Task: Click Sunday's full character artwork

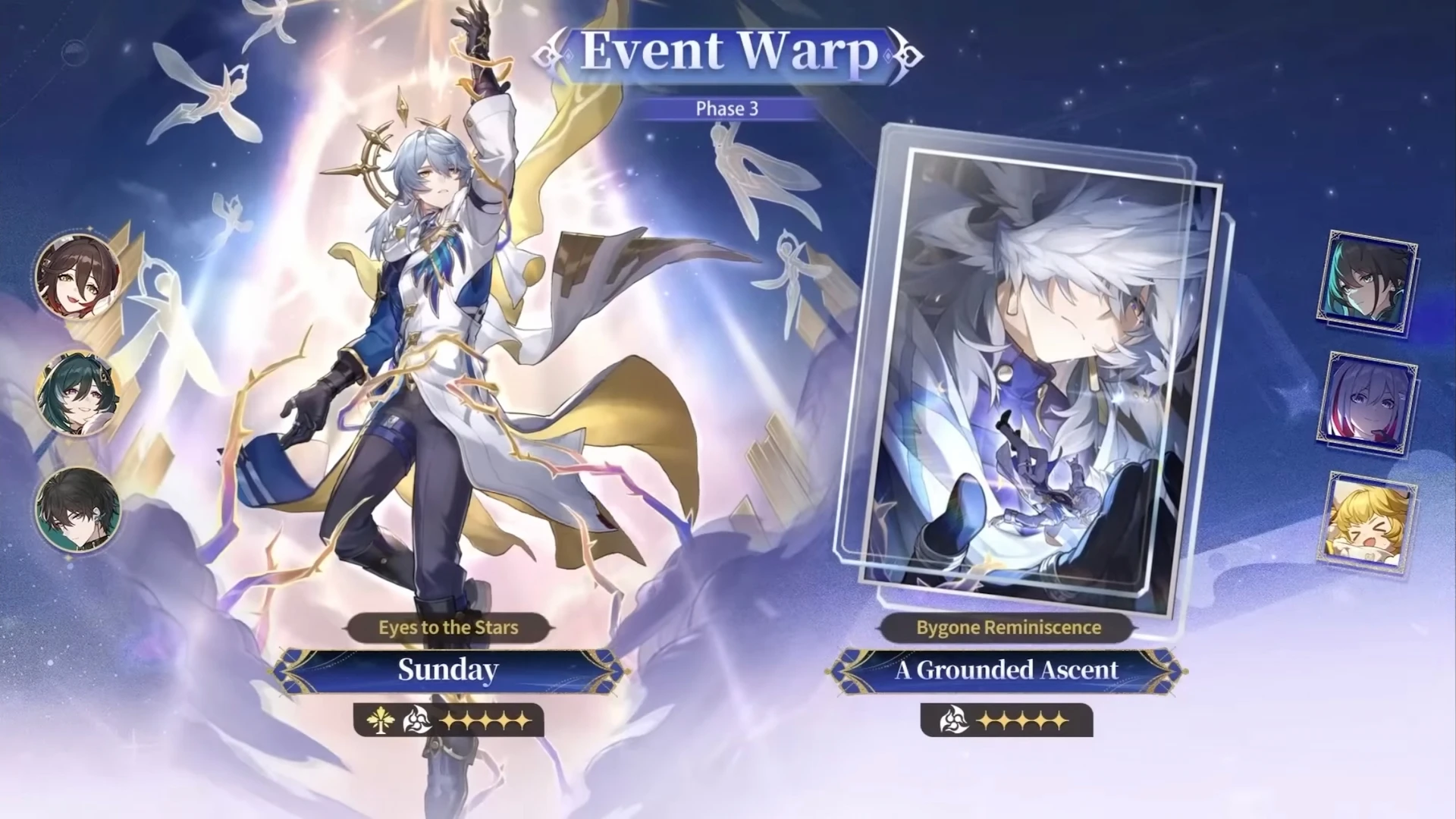Action: click(425, 341)
